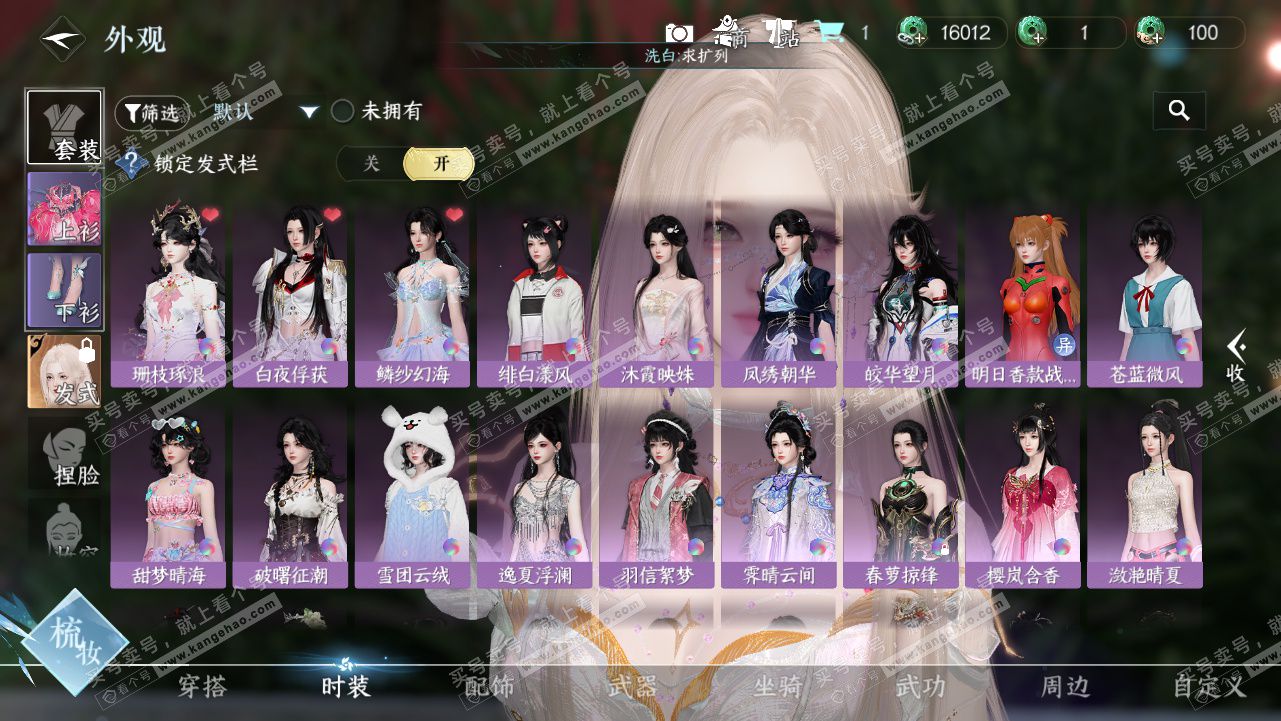Select the 樱岚含香 outfit card
1281x721 pixels.
(1022, 496)
